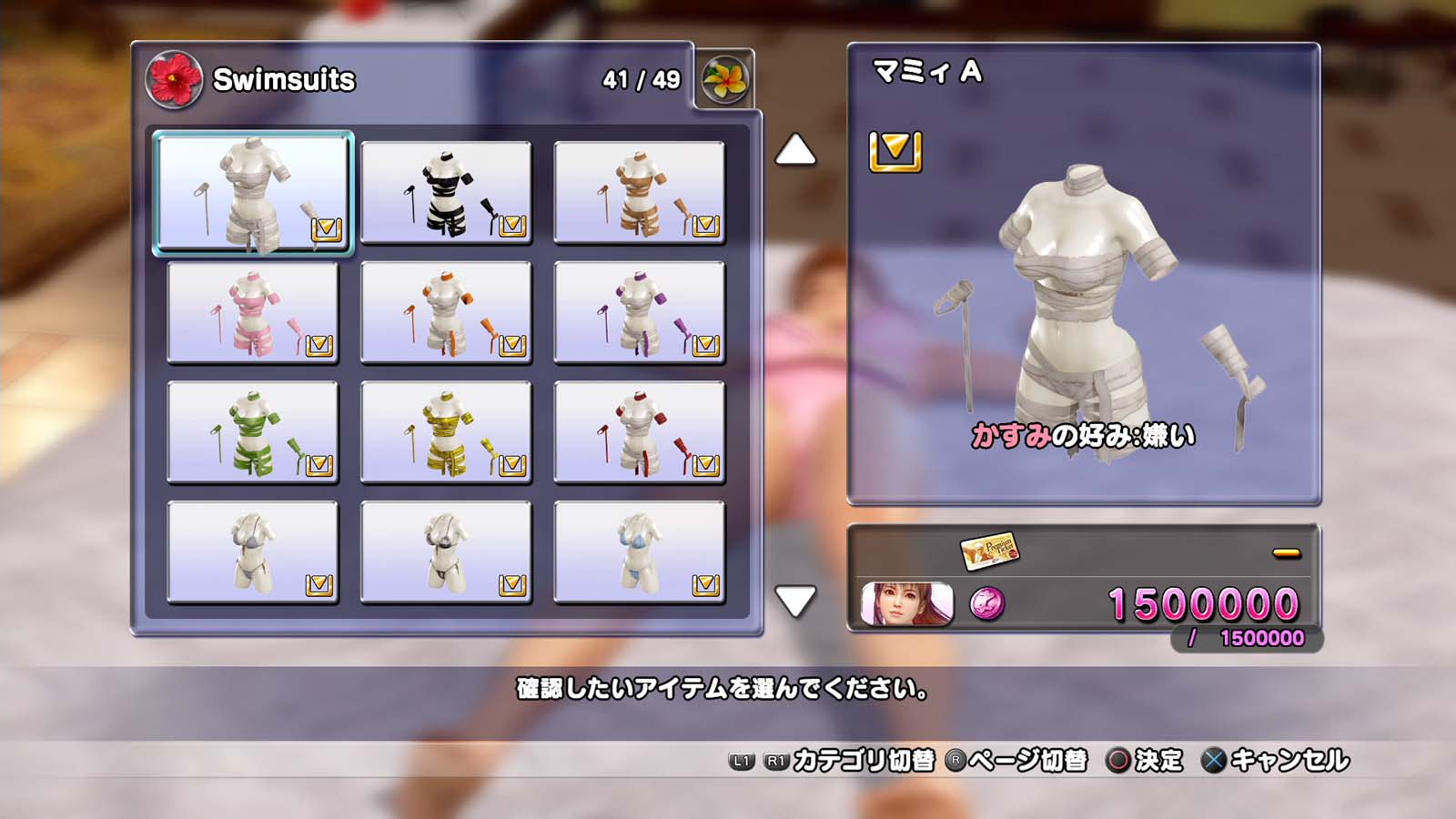This screenshot has width=1456, height=819.
Task: Open the red hibiscus Swimsuits category
Action: (x=174, y=80)
